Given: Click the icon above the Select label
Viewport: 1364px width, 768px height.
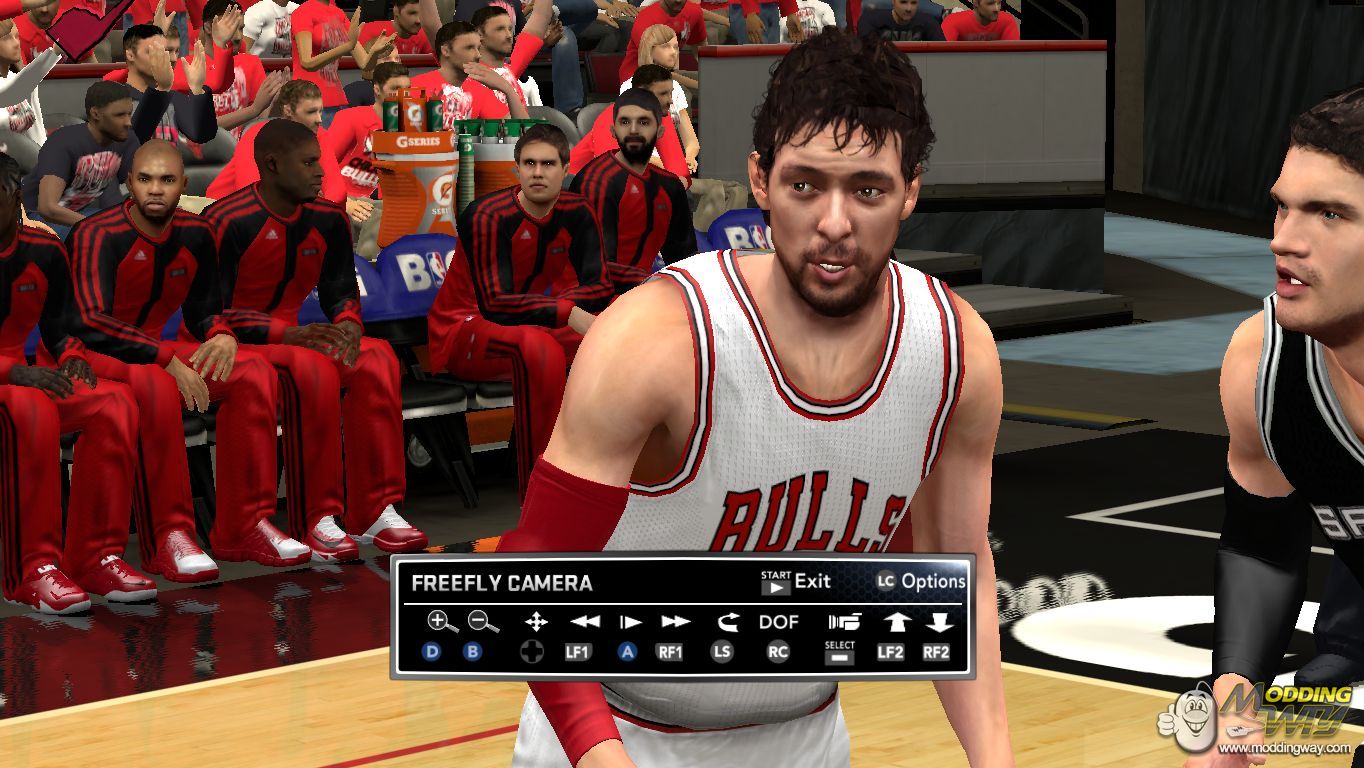Looking at the screenshot, I should 840,622.
